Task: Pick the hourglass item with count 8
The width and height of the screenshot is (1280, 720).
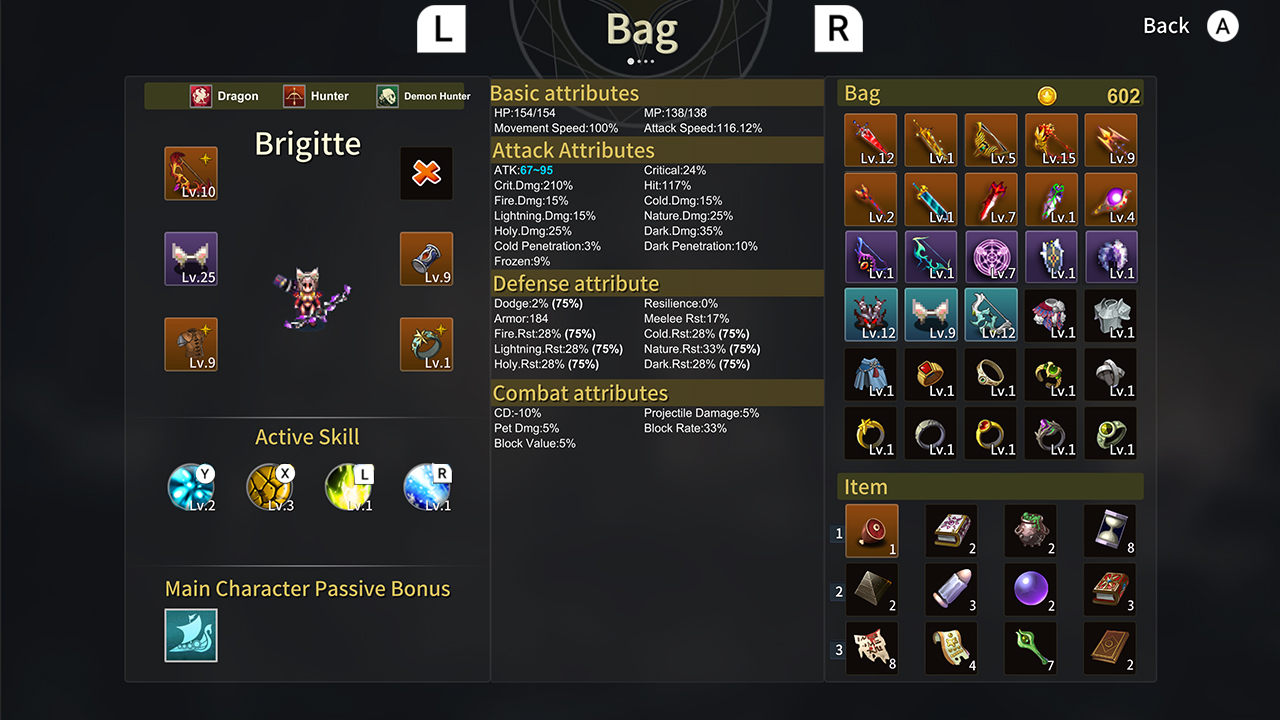Action: point(1109,530)
